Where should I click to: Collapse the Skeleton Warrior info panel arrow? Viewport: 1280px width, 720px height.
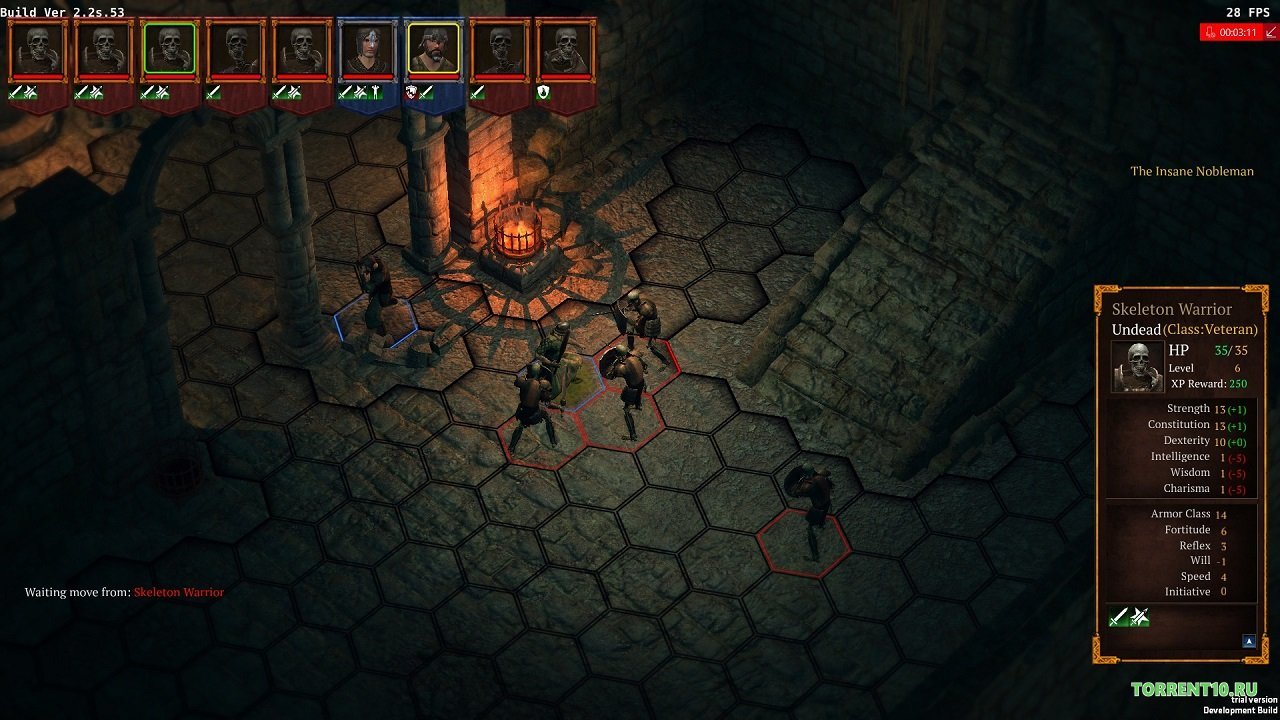[x=1249, y=641]
